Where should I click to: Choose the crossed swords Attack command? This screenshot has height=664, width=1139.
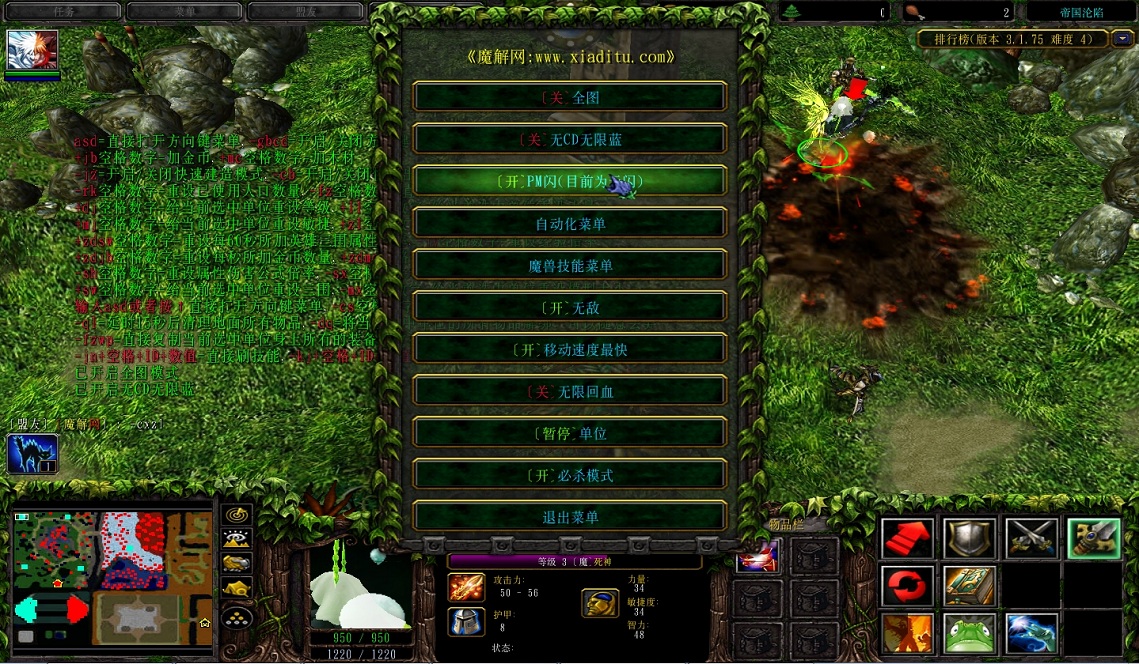point(1031,538)
